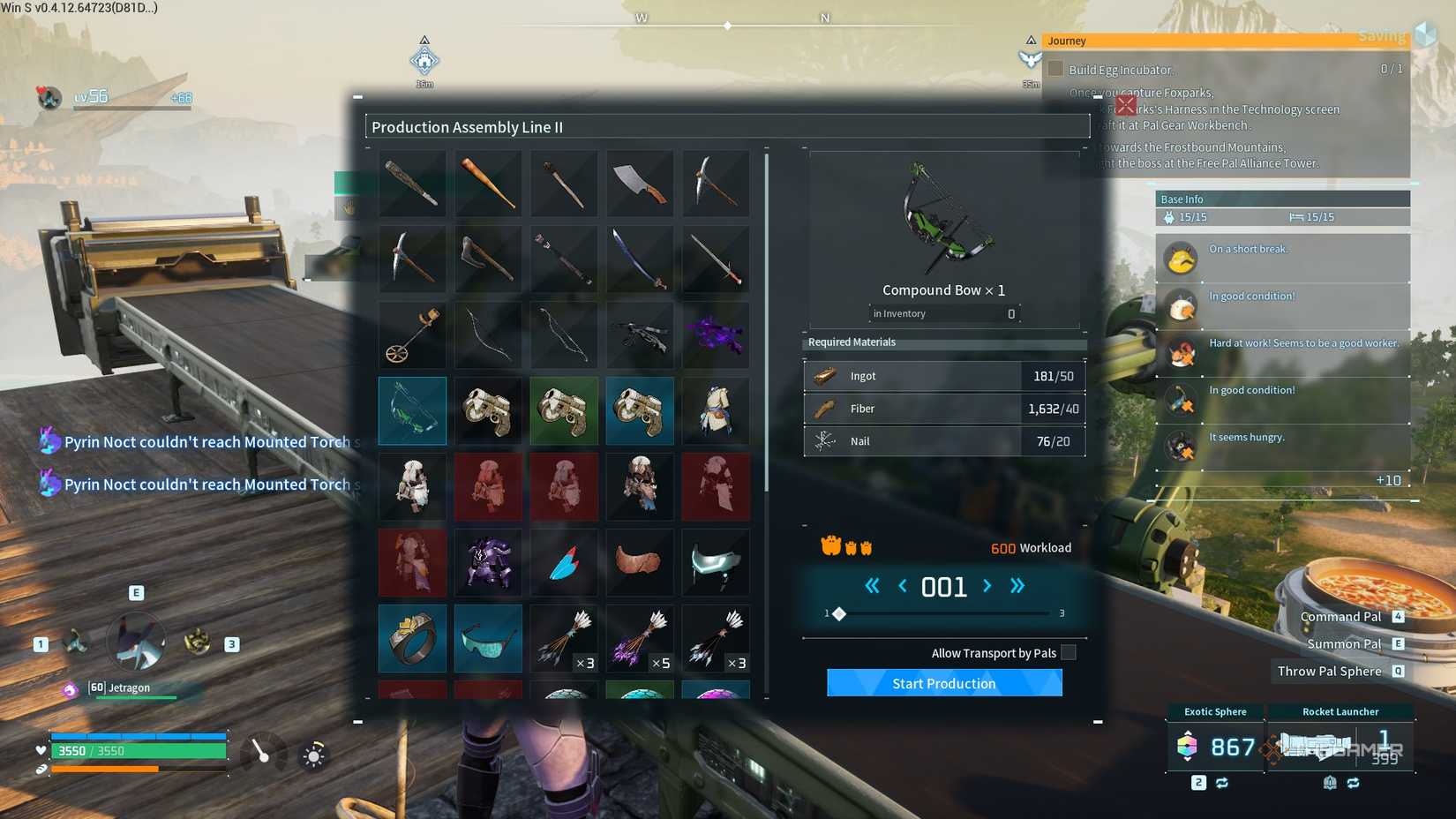1456x819 pixels.
Task: Select the crossbow recipe
Action: coord(640,335)
